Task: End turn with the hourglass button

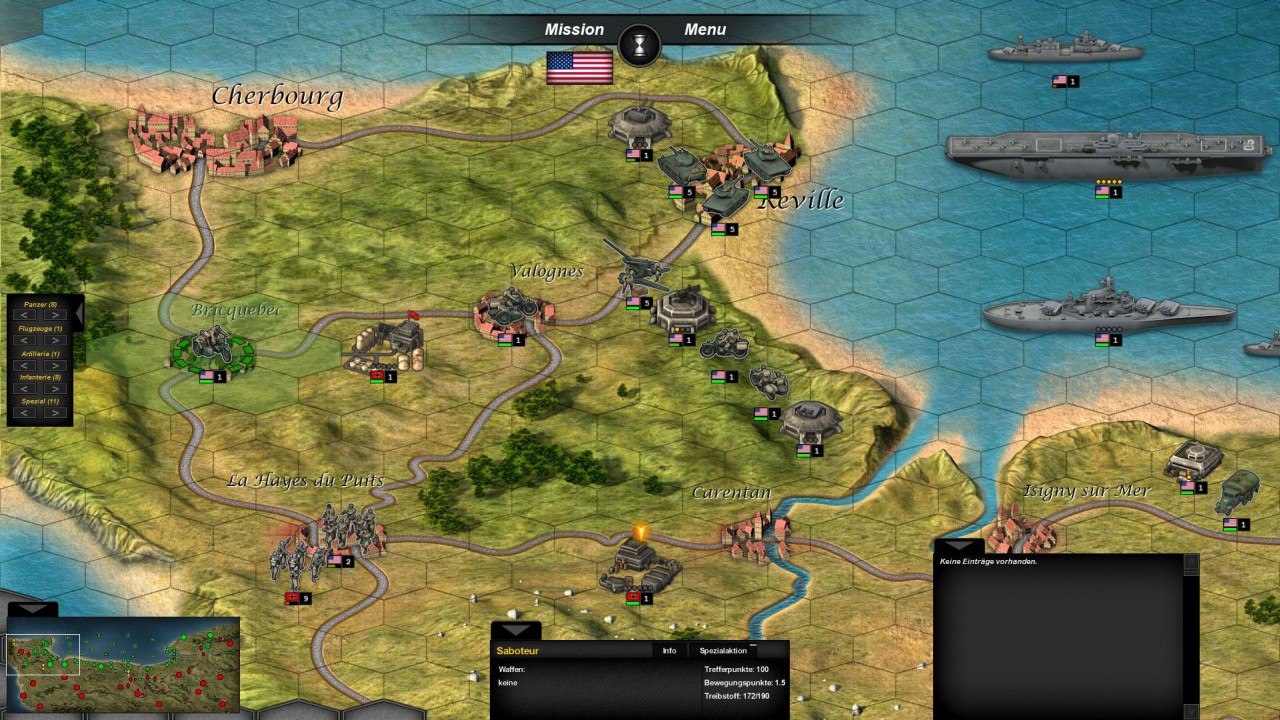Action: [639, 44]
